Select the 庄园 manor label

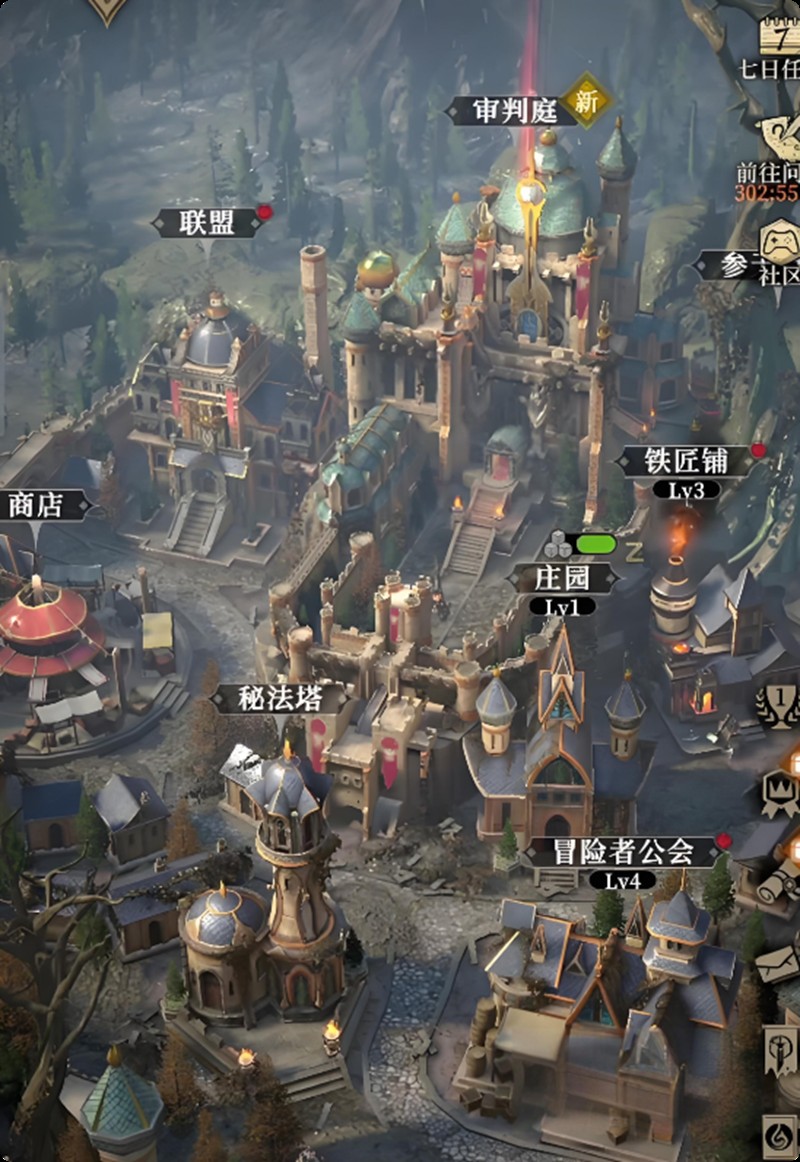(563, 578)
